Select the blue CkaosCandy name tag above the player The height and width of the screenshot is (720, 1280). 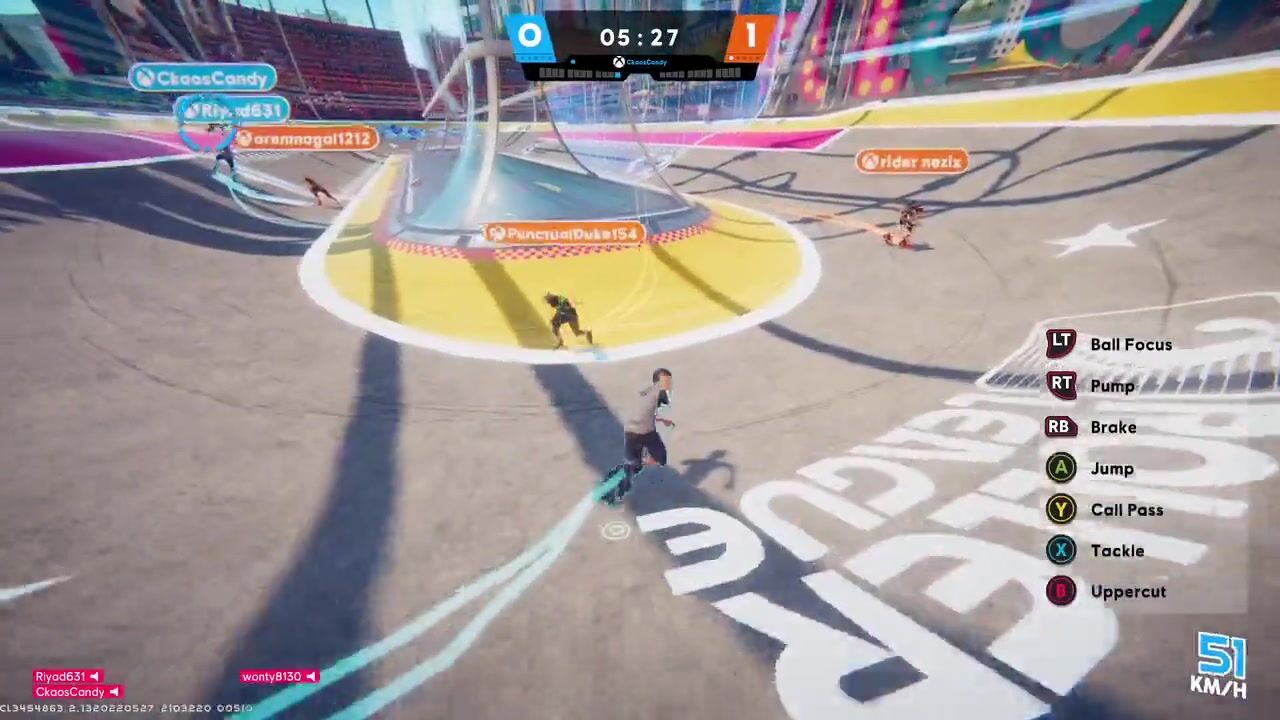203,78
